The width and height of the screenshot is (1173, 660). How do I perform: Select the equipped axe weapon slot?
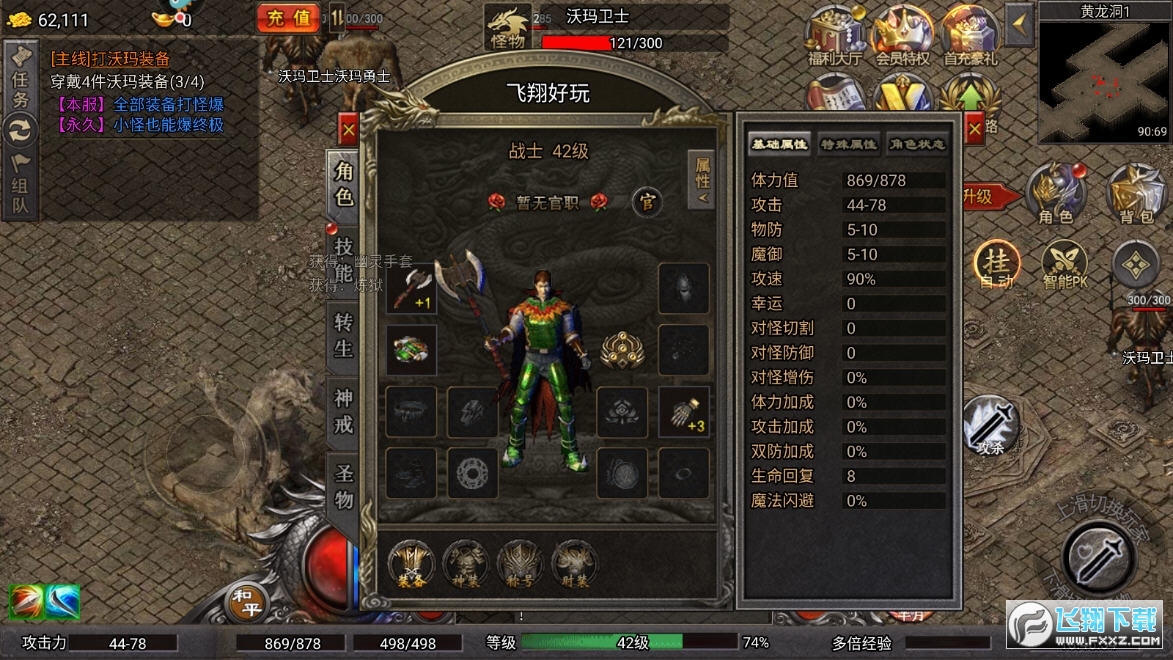pyautogui.click(x=411, y=288)
